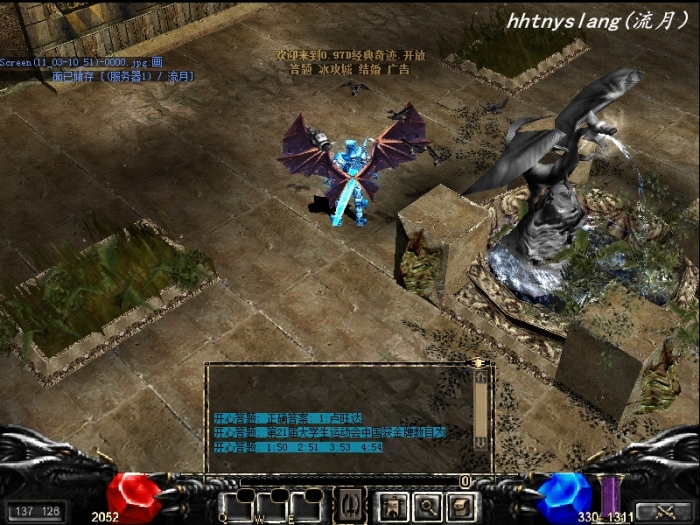The width and height of the screenshot is (700, 525).
Task: Click the Q hotkey item slot
Action: coord(240,506)
